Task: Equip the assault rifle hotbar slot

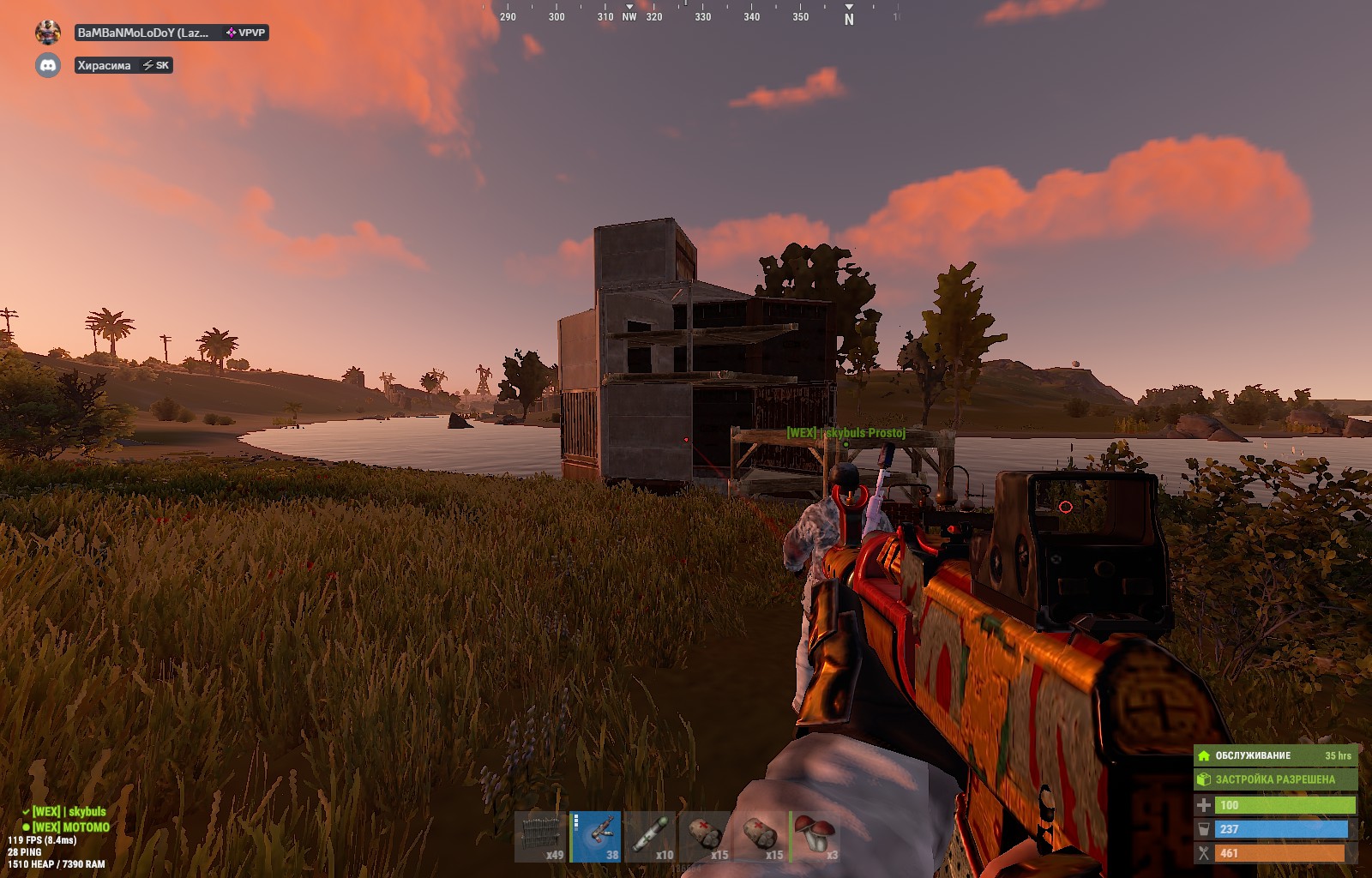Action: (x=597, y=836)
